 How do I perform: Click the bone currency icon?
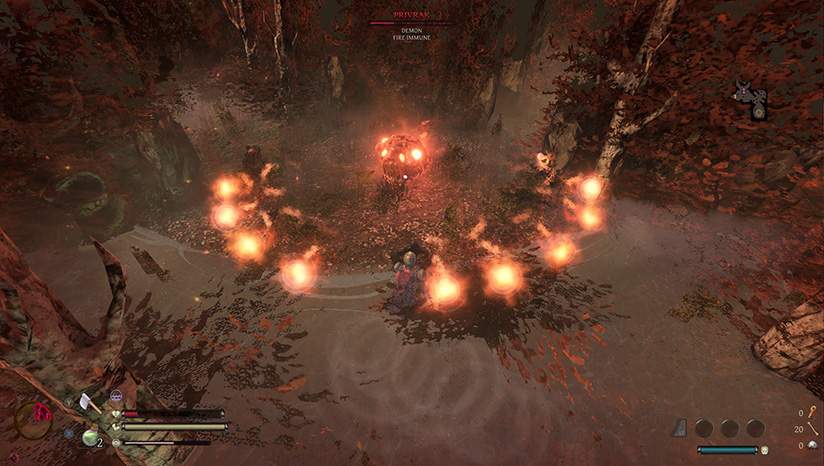click(x=812, y=429)
